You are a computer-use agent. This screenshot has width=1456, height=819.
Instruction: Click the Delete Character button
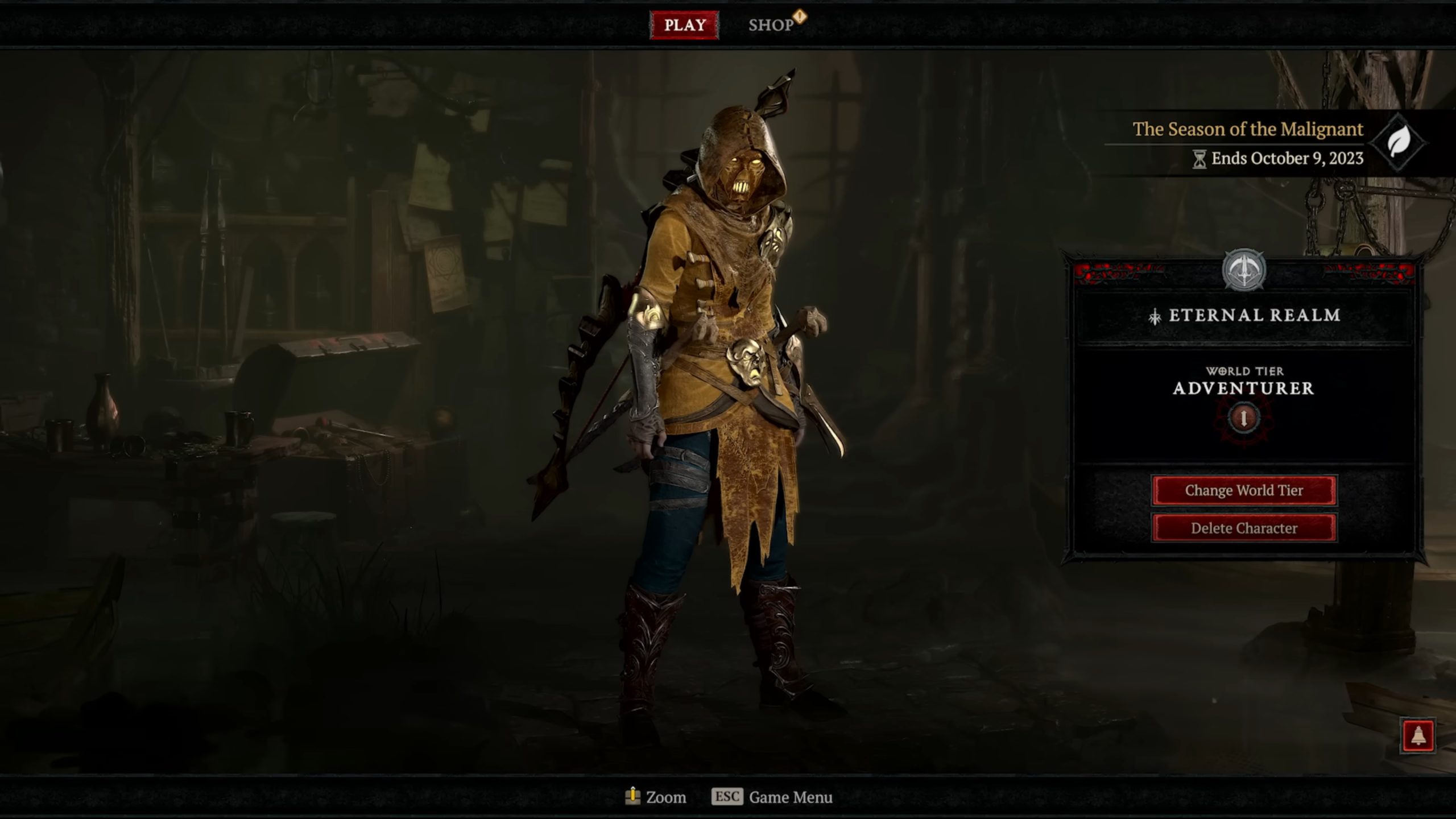pyautogui.click(x=1243, y=527)
